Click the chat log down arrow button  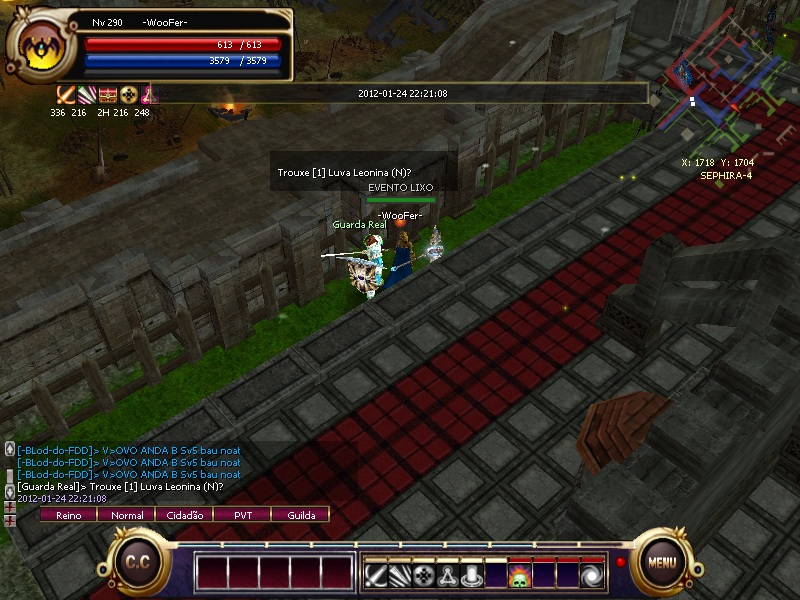[x=10, y=492]
